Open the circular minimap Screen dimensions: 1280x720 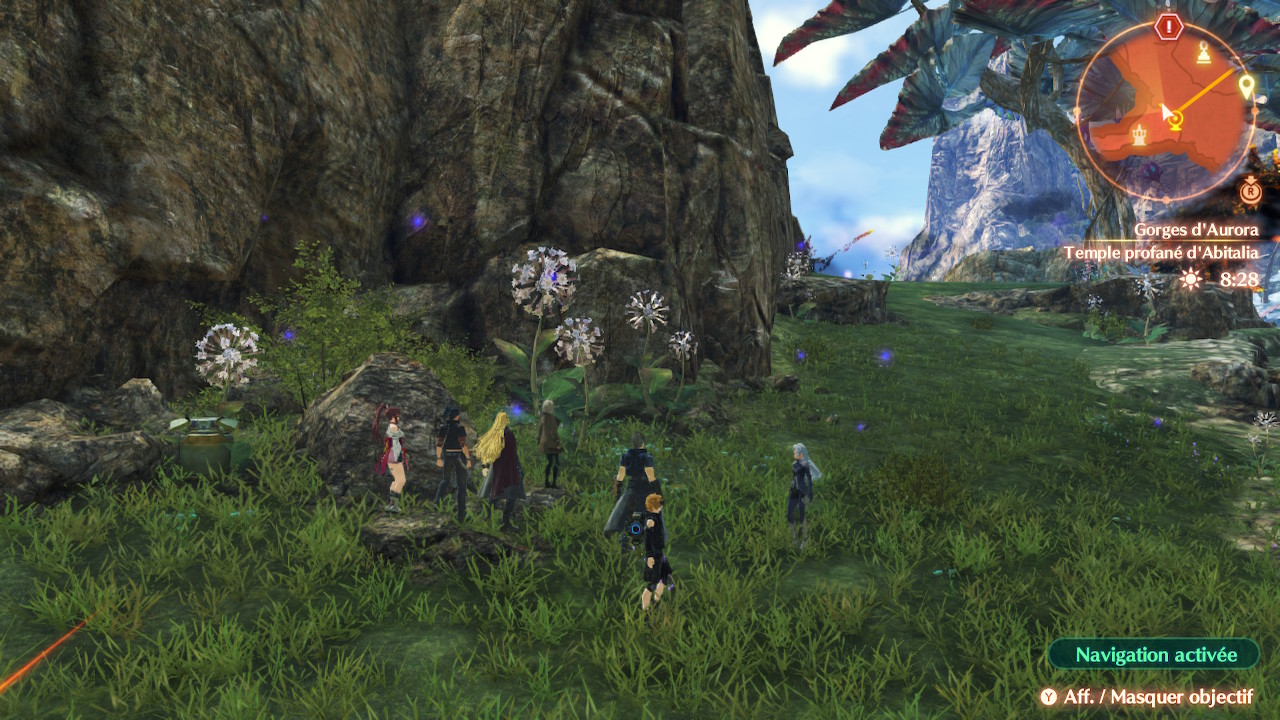pos(1165,108)
